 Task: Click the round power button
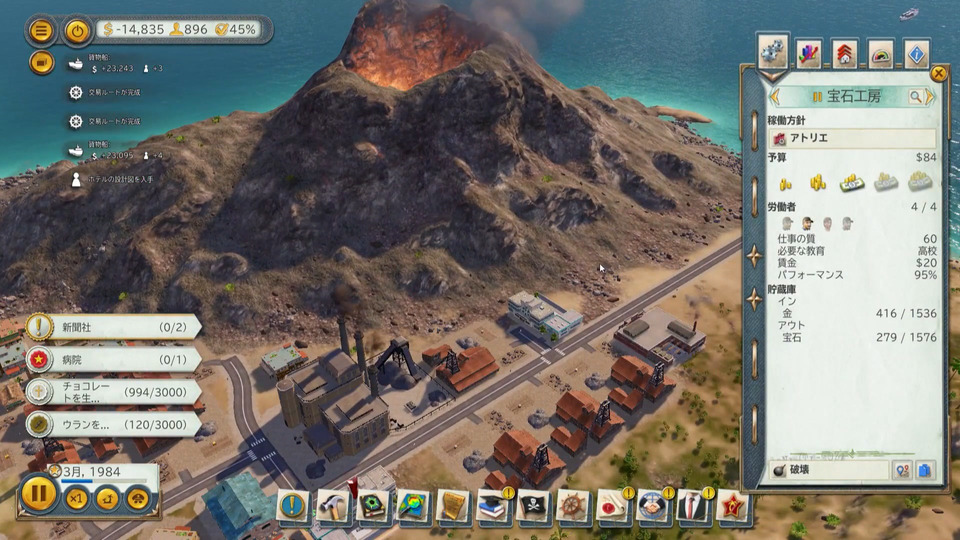point(78,30)
